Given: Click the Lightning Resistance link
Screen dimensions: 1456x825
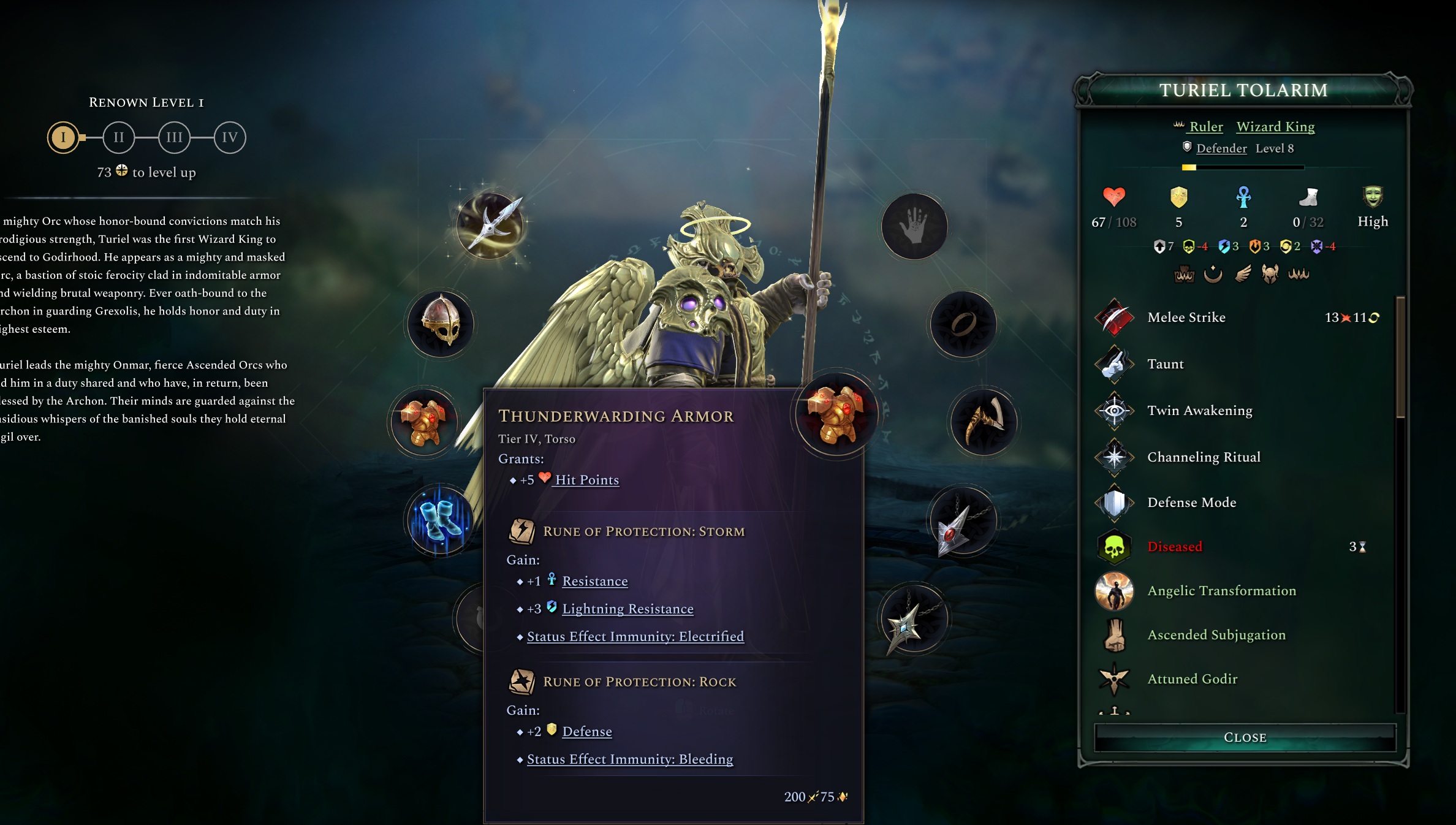Looking at the screenshot, I should [628, 609].
